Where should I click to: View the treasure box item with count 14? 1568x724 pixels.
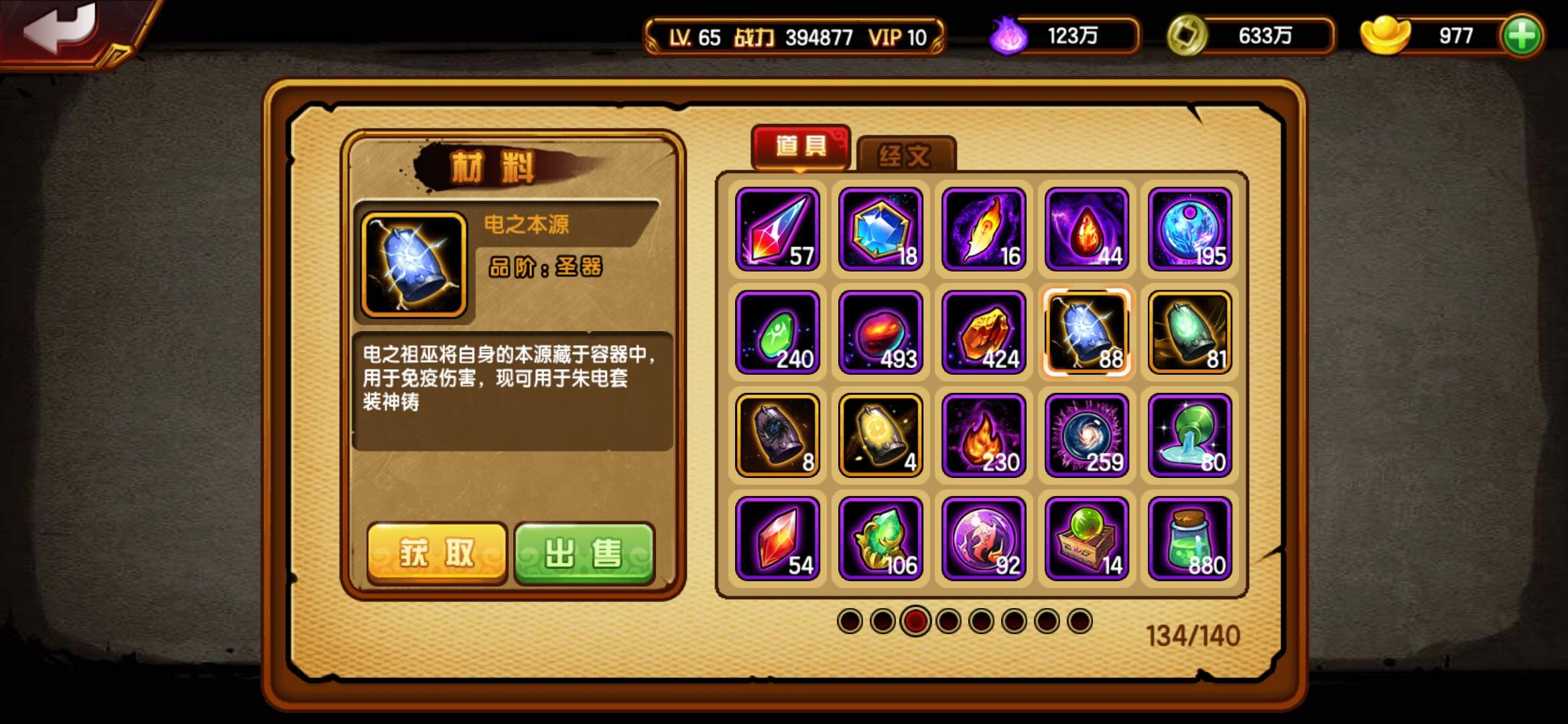click(x=1086, y=538)
